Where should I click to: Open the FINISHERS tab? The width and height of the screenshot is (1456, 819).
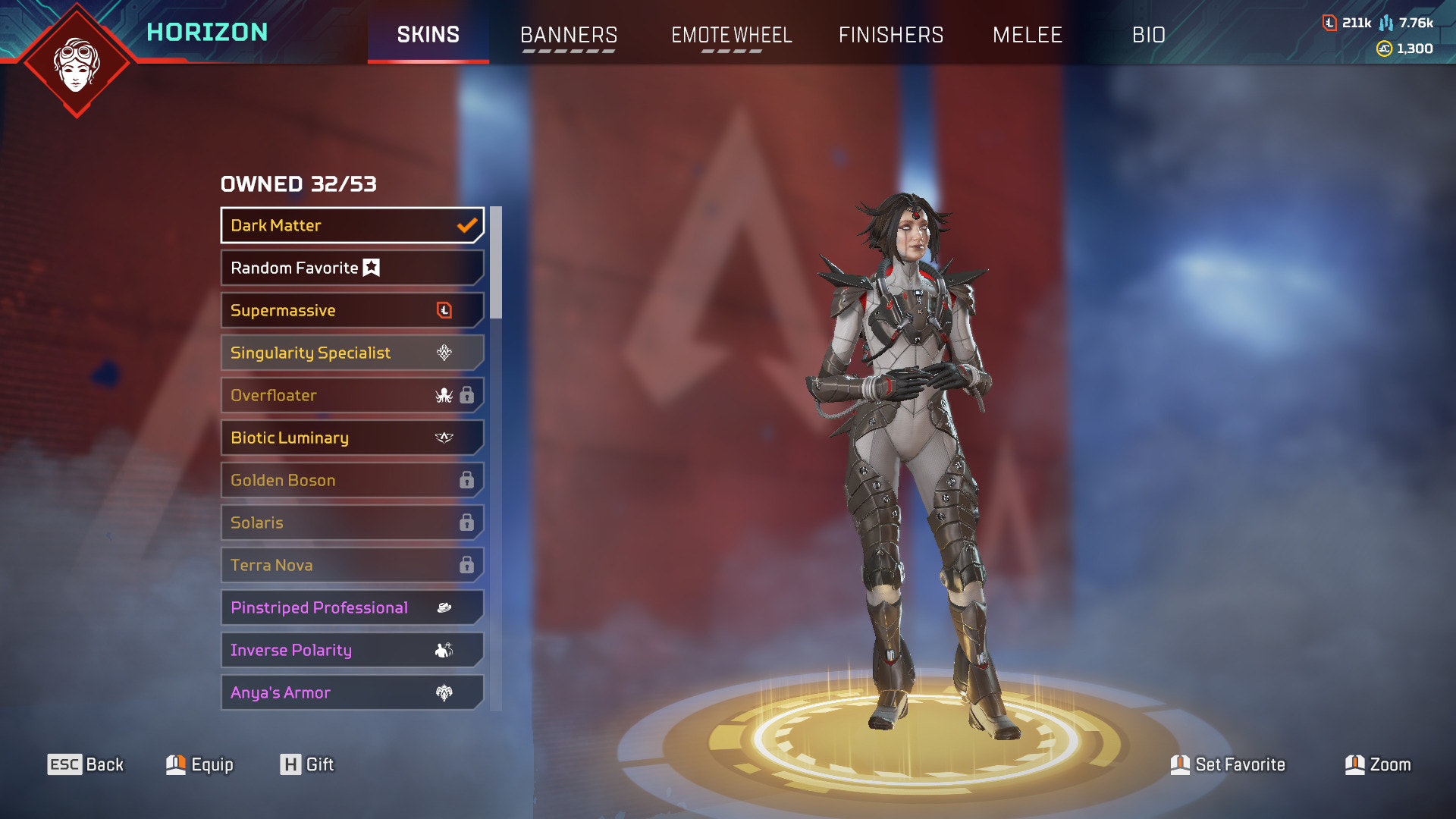(x=892, y=35)
